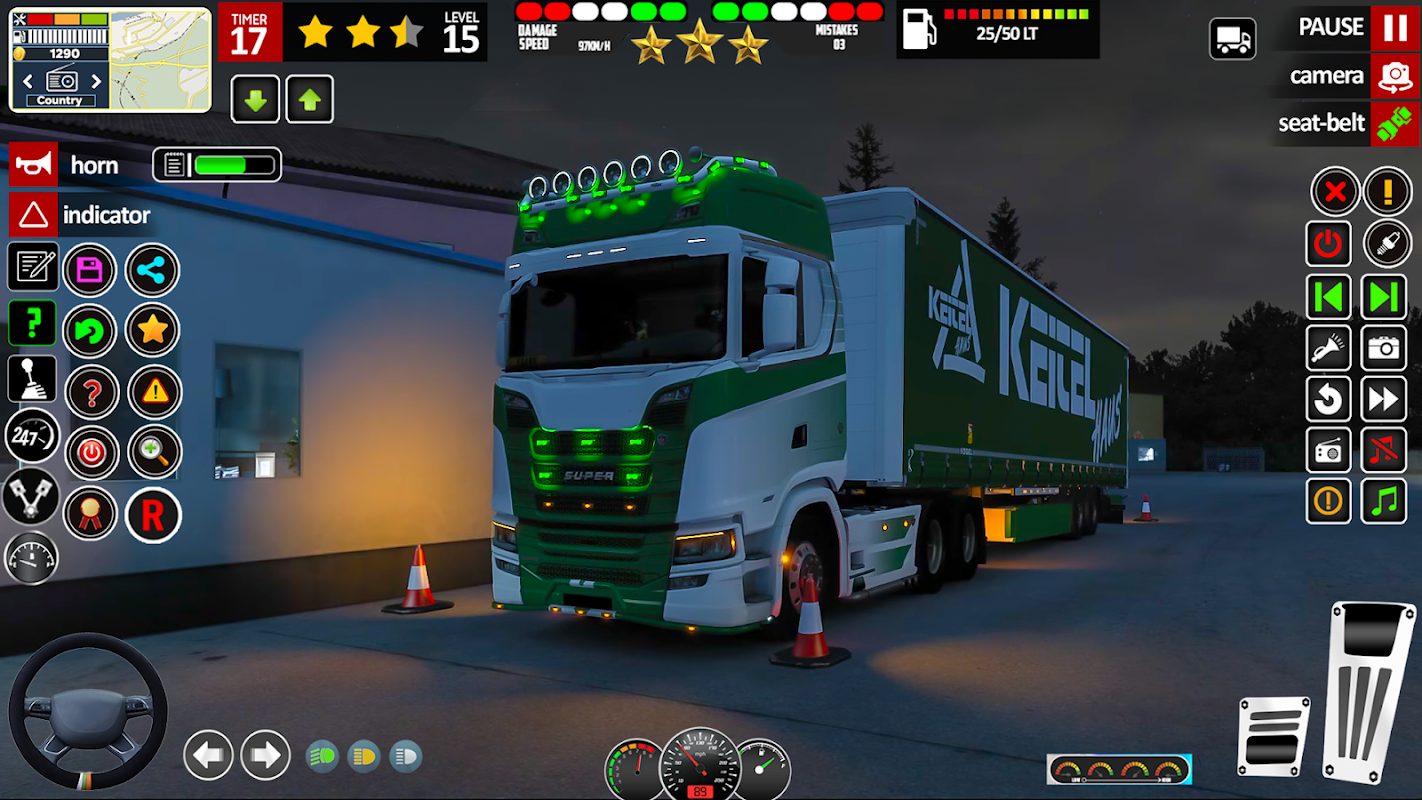
Task: Pause the game with the PAUSE button
Action: 1394,27
